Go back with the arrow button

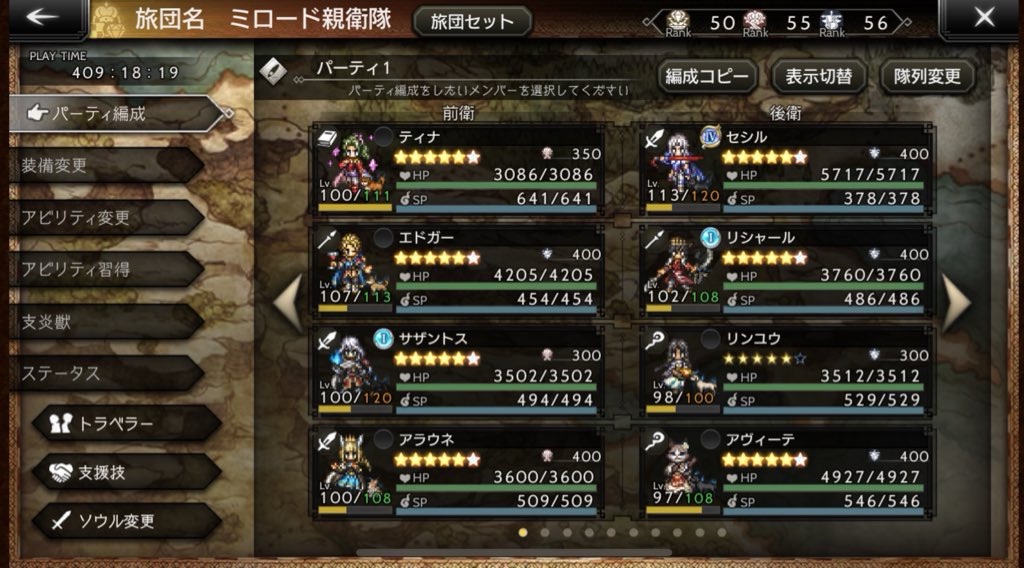(41, 18)
